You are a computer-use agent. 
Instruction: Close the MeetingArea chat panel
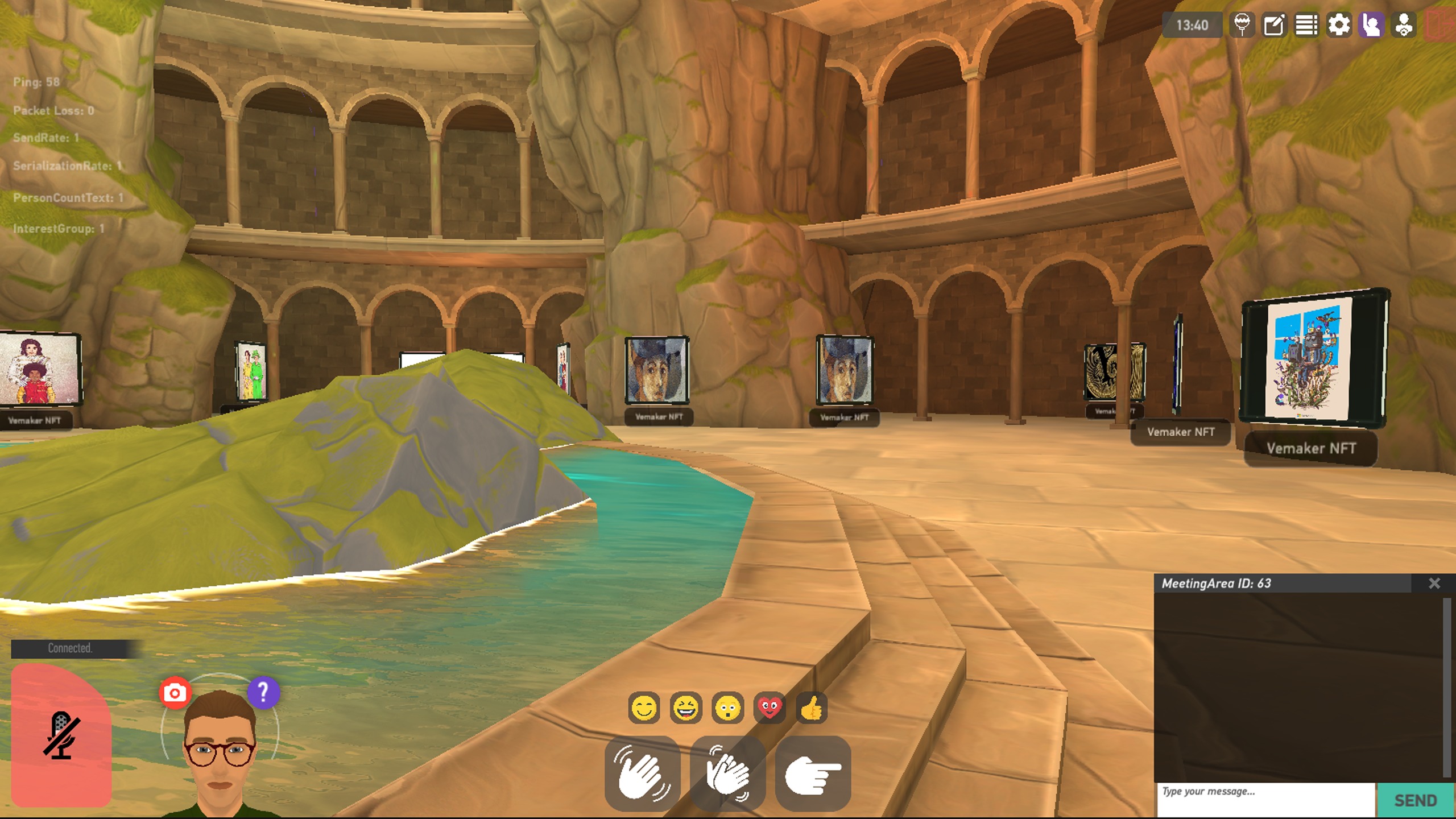click(x=1434, y=584)
